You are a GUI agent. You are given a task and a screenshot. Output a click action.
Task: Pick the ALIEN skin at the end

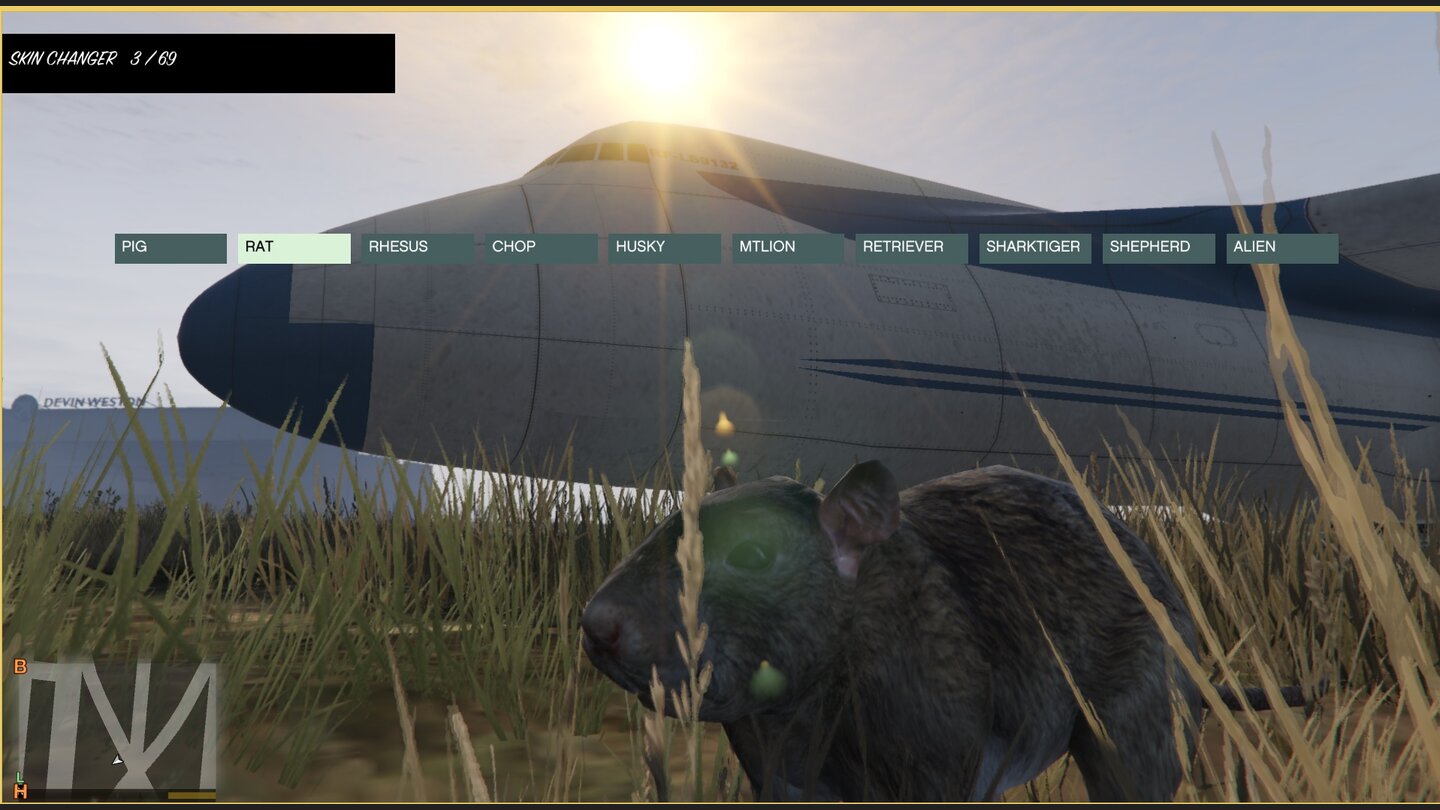(1281, 247)
